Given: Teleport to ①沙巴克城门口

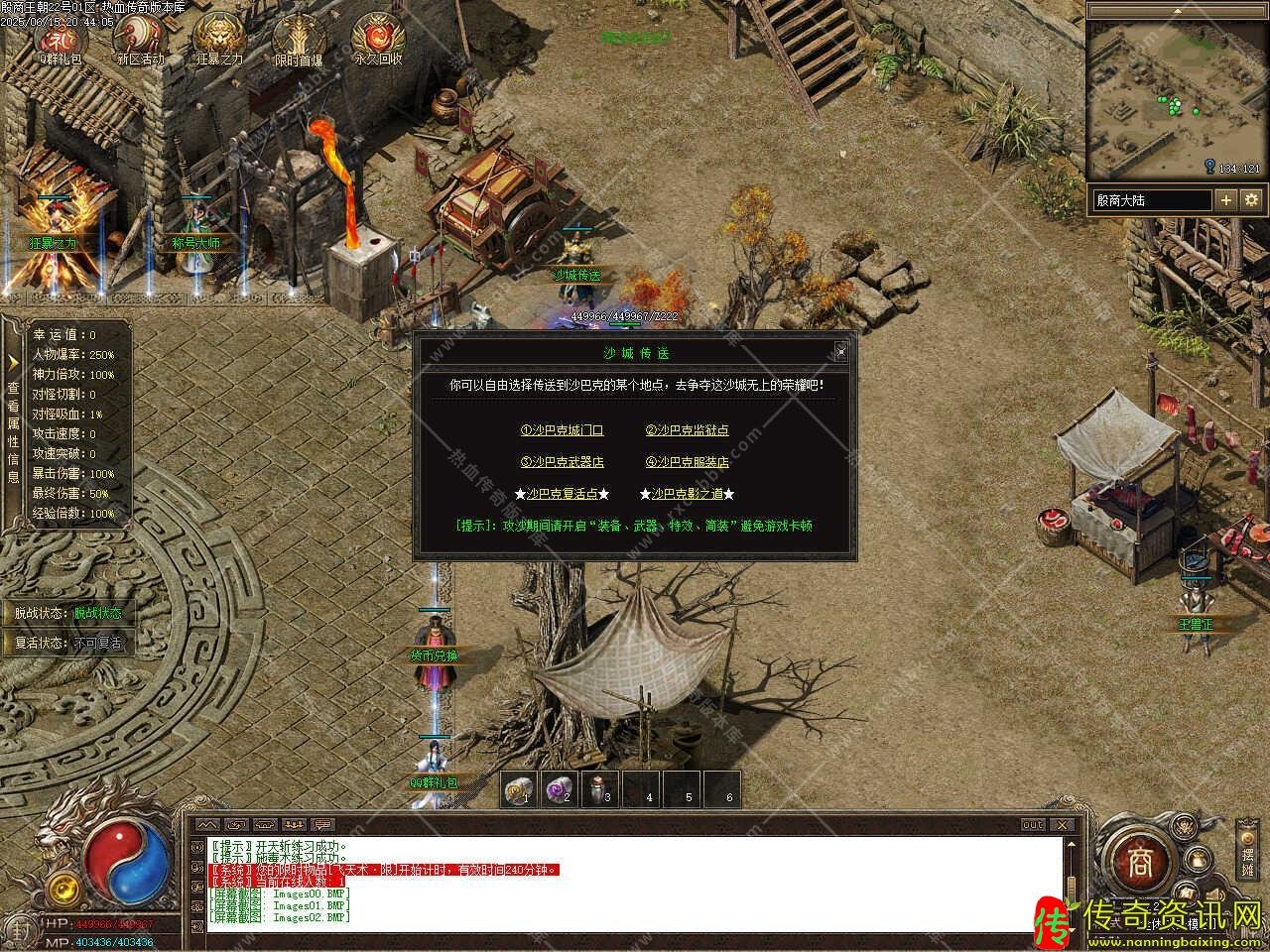Looking at the screenshot, I should click(562, 430).
